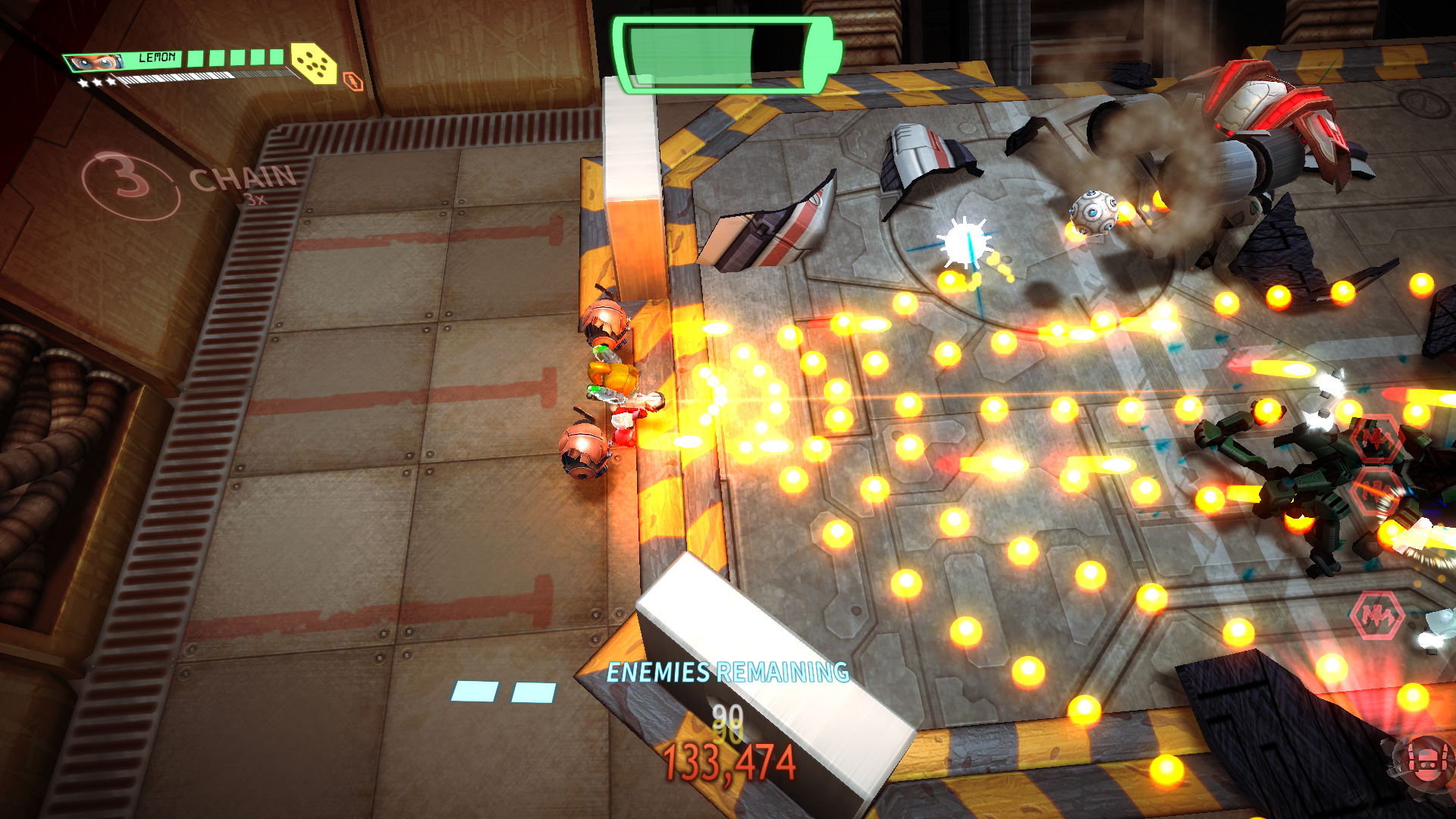Select the yellow spread-shot weapon icon

click(x=314, y=62)
